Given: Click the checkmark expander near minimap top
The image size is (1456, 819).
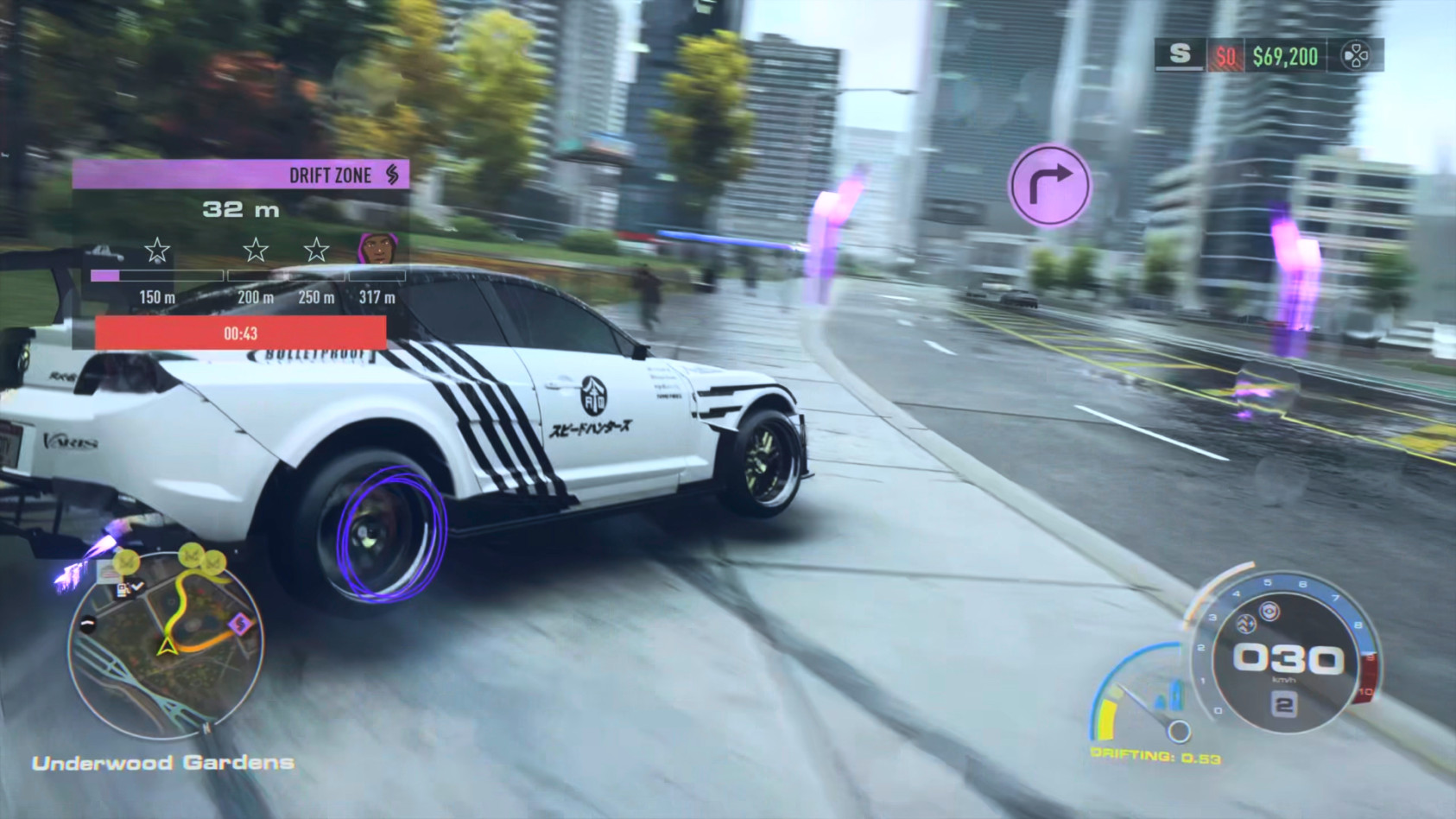Looking at the screenshot, I should 137,585.
